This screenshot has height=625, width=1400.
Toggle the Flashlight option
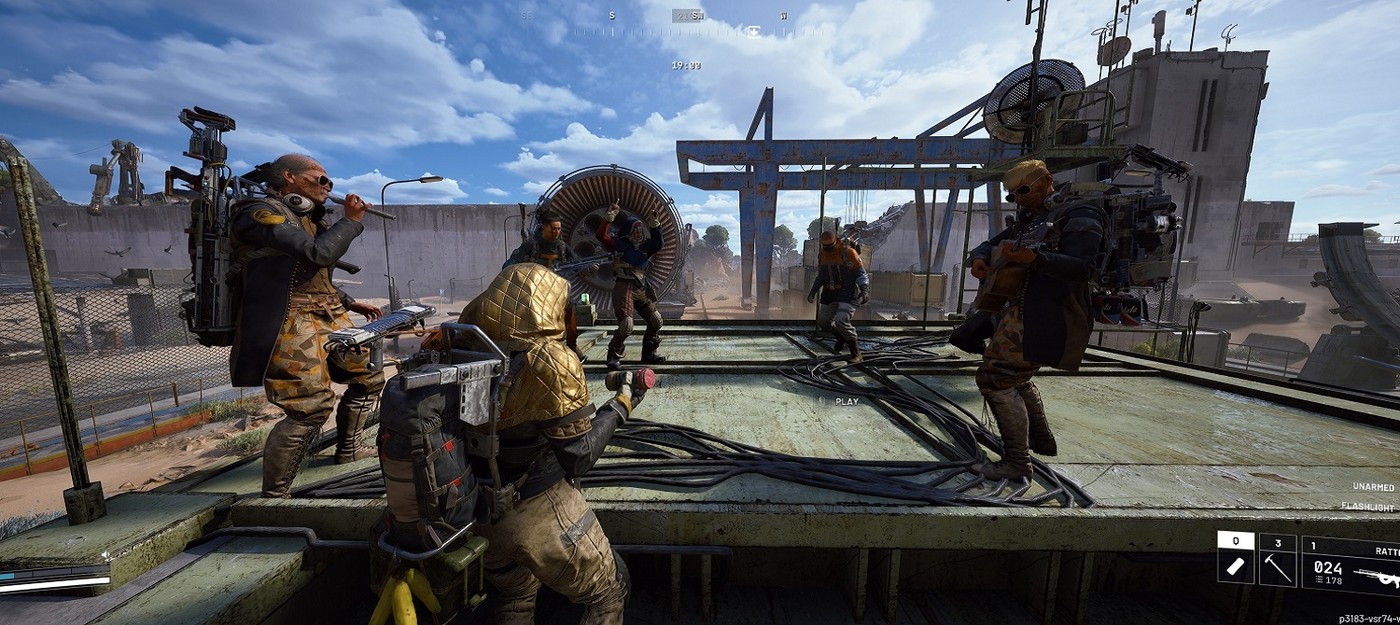tap(1368, 507)
